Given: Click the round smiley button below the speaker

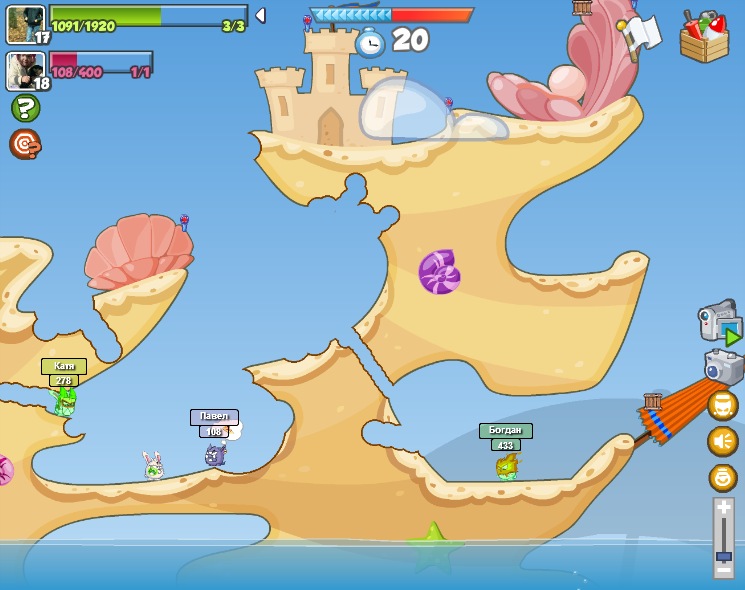Looking at the screenshot, I should pos(722,477).
